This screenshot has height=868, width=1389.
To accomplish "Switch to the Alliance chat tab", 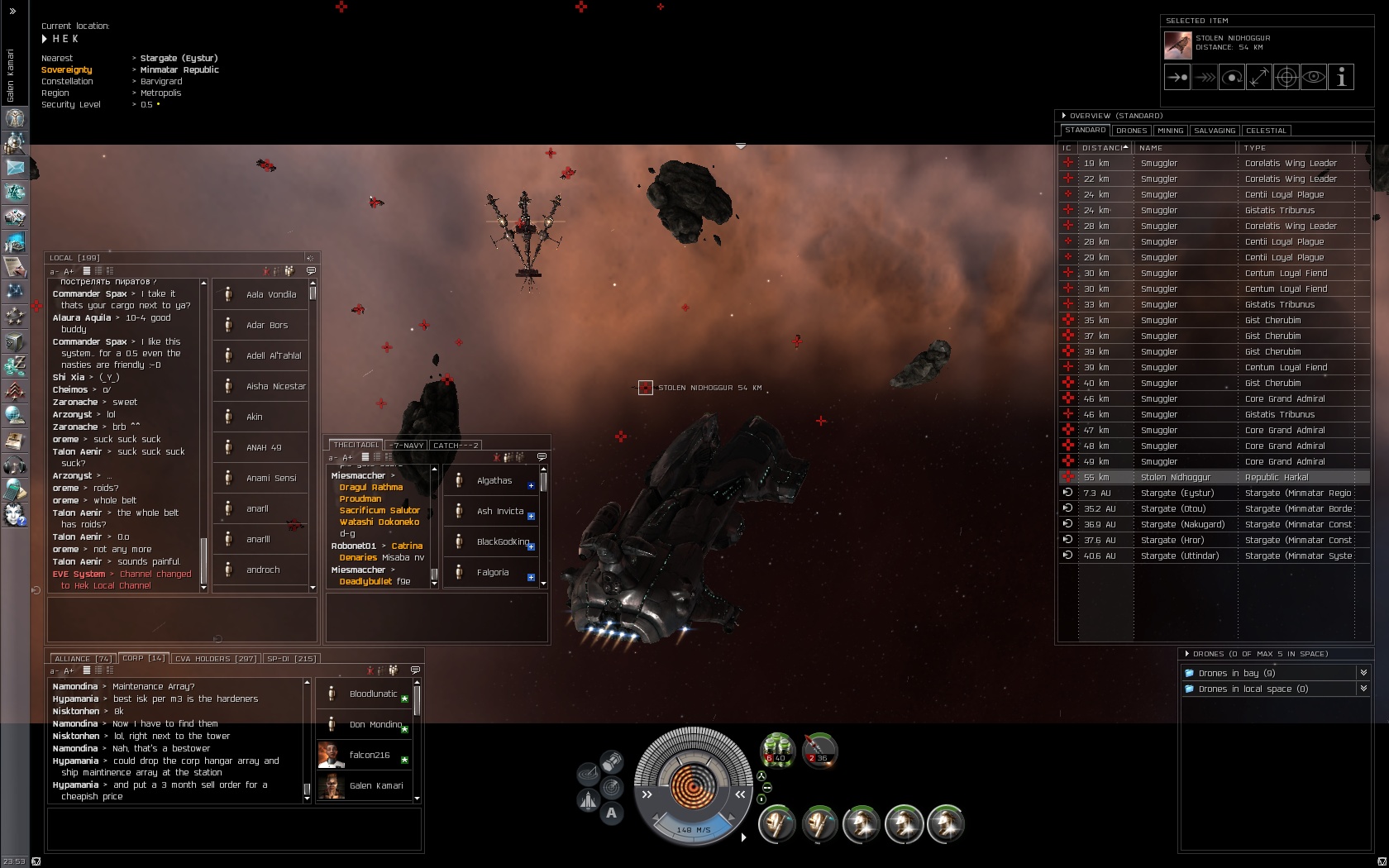I will click(x=82, y=659).
